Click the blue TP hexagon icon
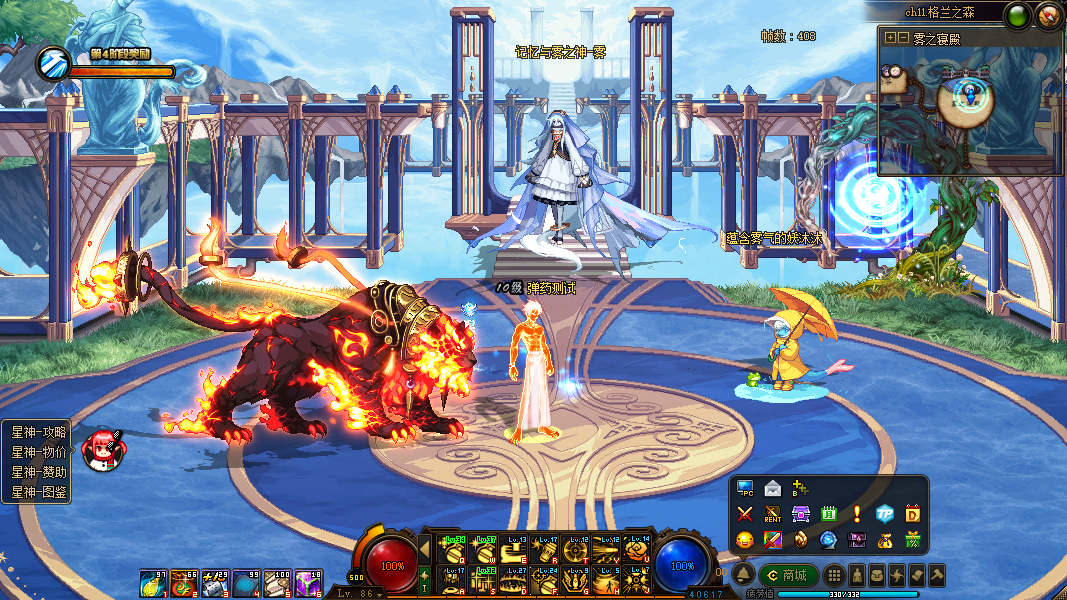Image resolution: width=1067 pixels, height=600 pixels. (884, 514)
